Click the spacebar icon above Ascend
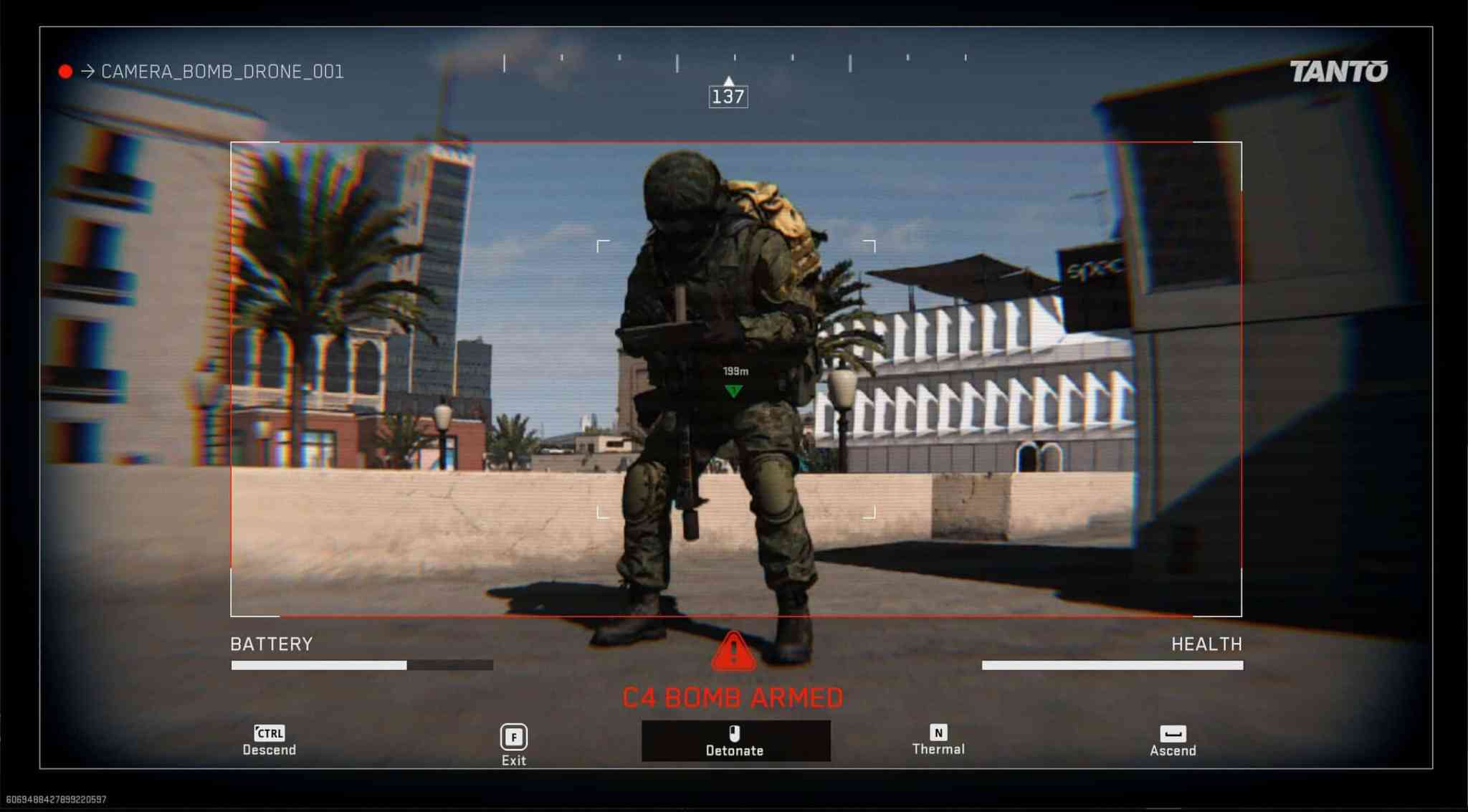The width and height of the screenshot is (1468, 812). (1173, 733)
